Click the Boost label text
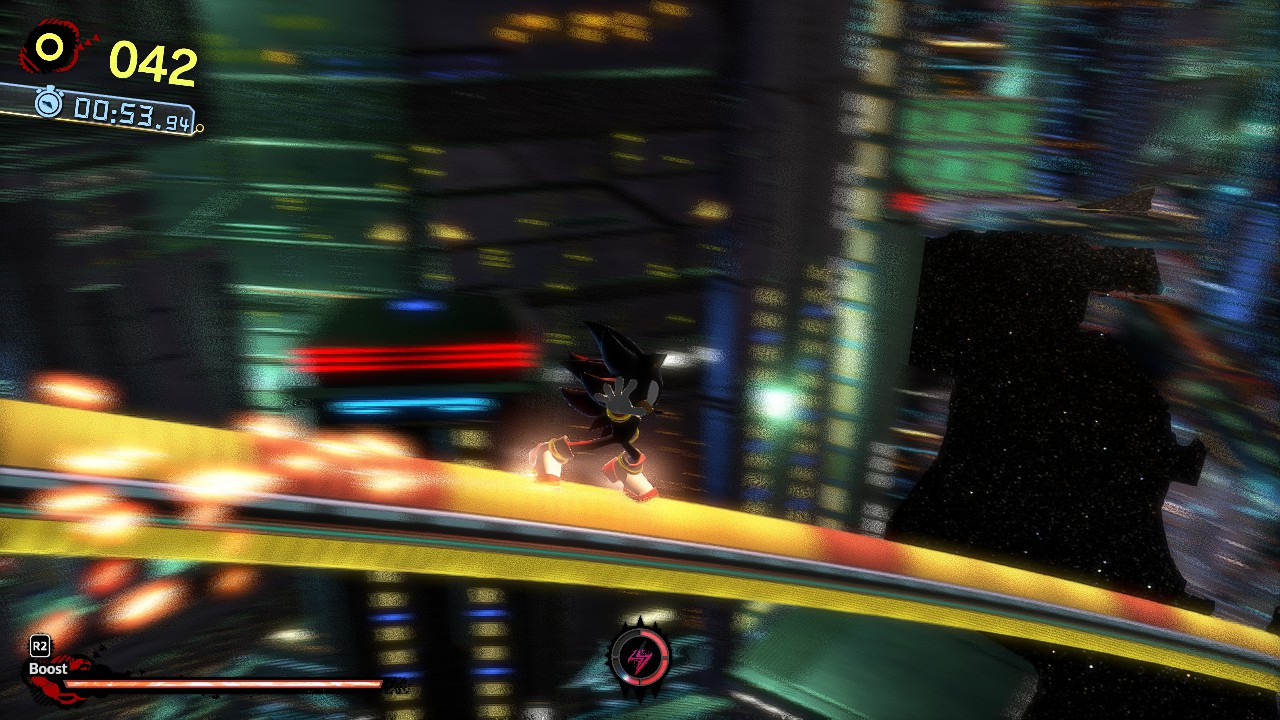This screenshot has height=720, width=1280. (x=47, y=669)
